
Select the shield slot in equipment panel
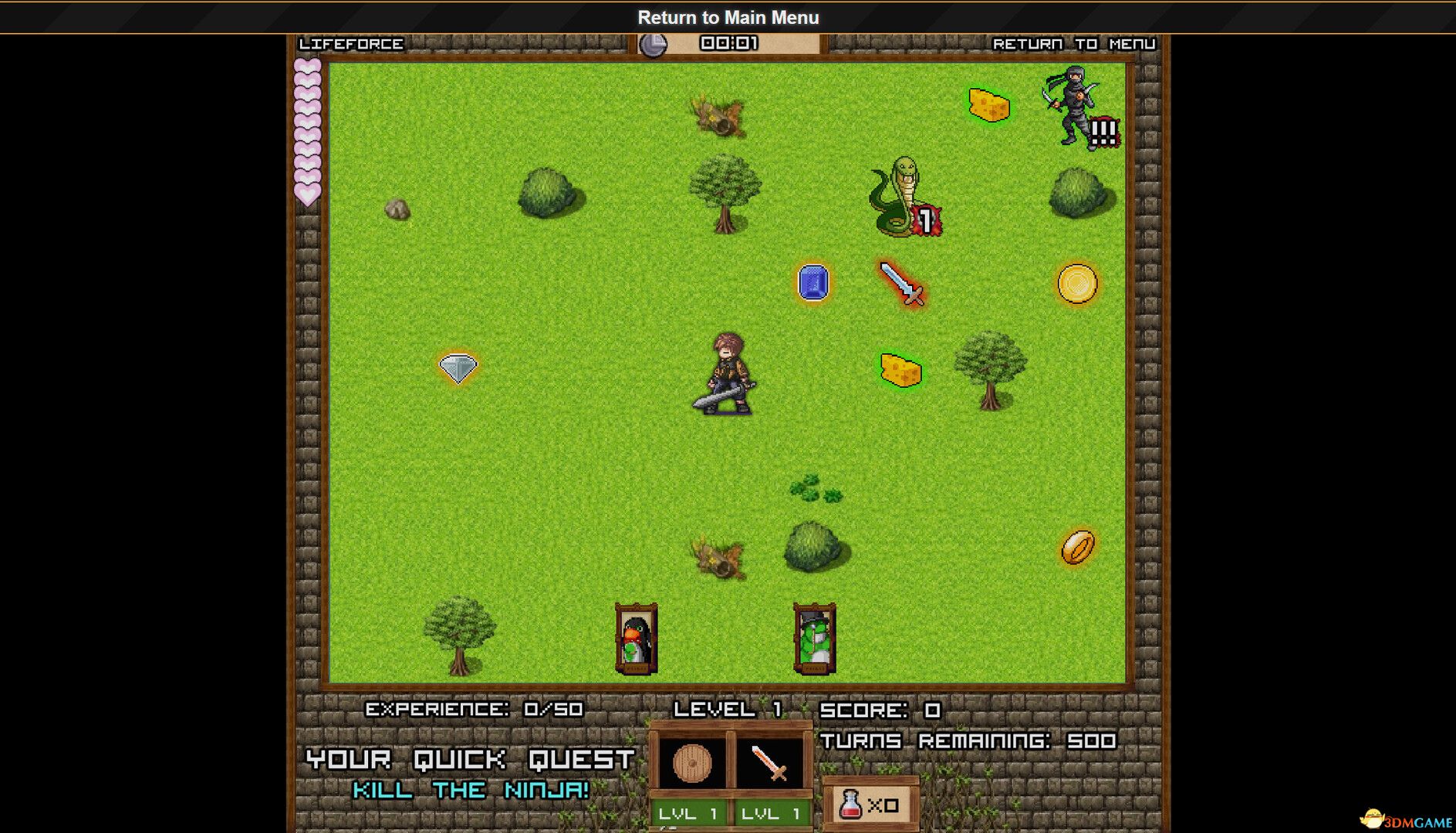click(x=693, y=762)
